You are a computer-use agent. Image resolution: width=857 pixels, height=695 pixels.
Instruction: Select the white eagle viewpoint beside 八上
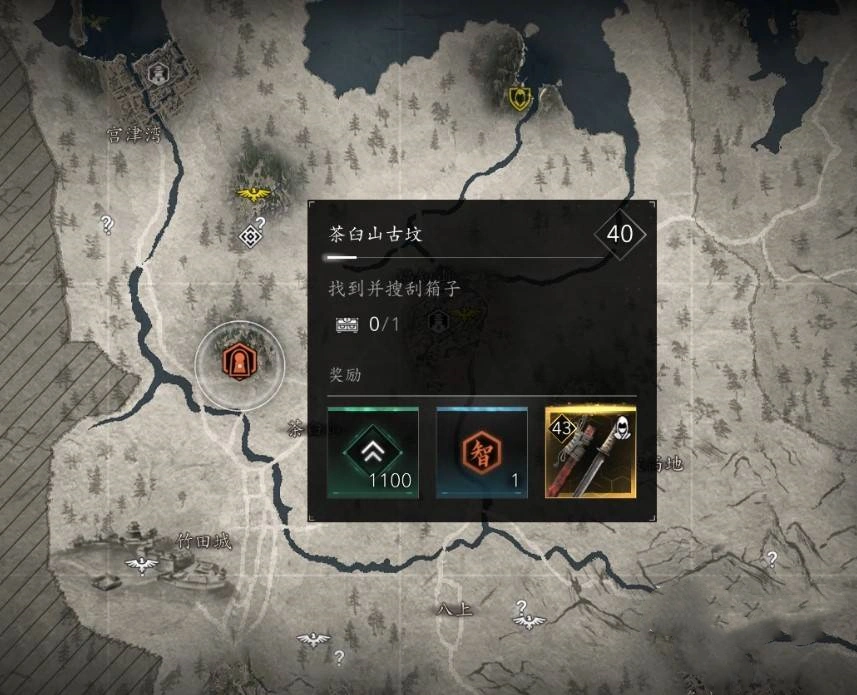527,621
